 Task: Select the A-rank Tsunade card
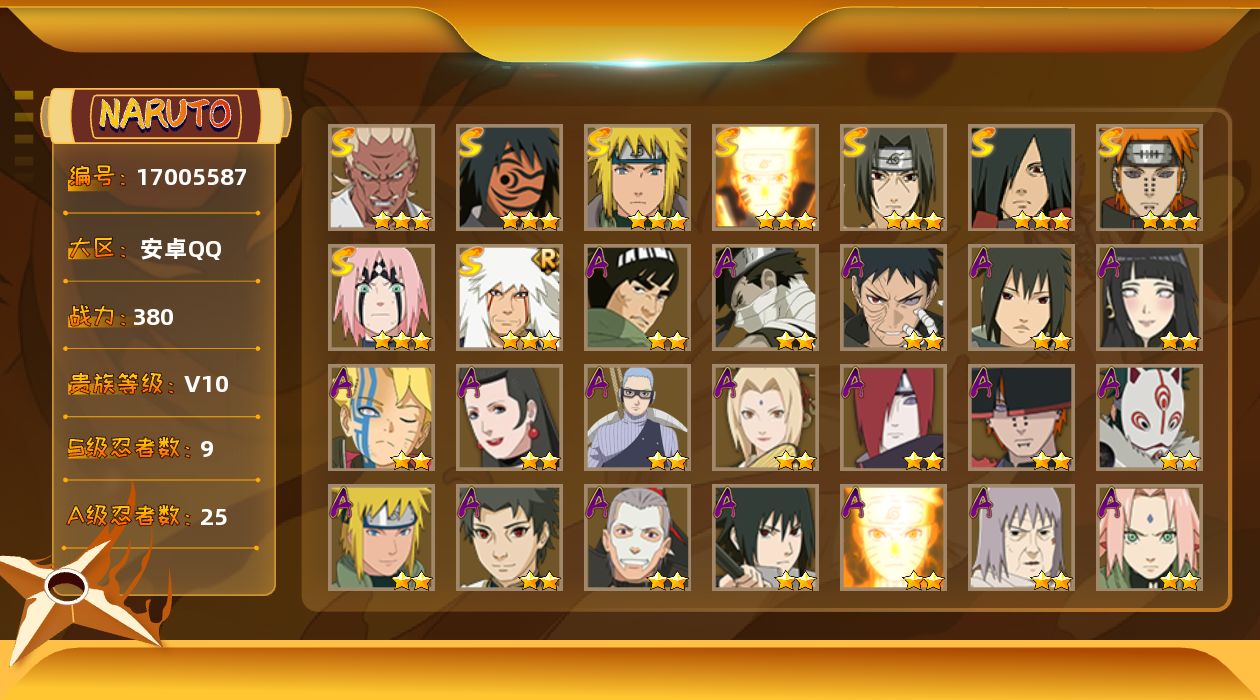pos(765,417)
